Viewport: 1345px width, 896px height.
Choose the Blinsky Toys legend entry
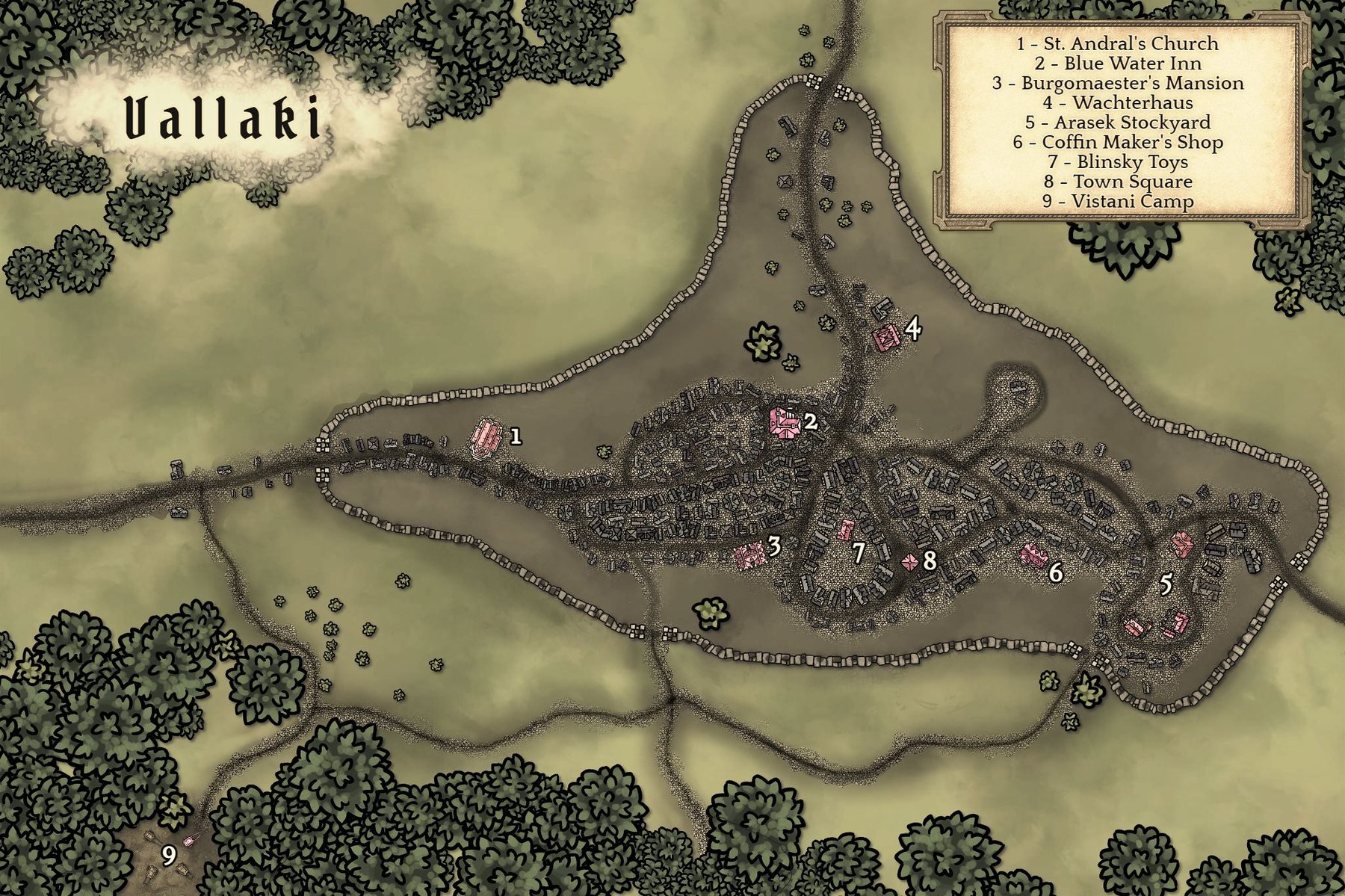(1117, 162)
